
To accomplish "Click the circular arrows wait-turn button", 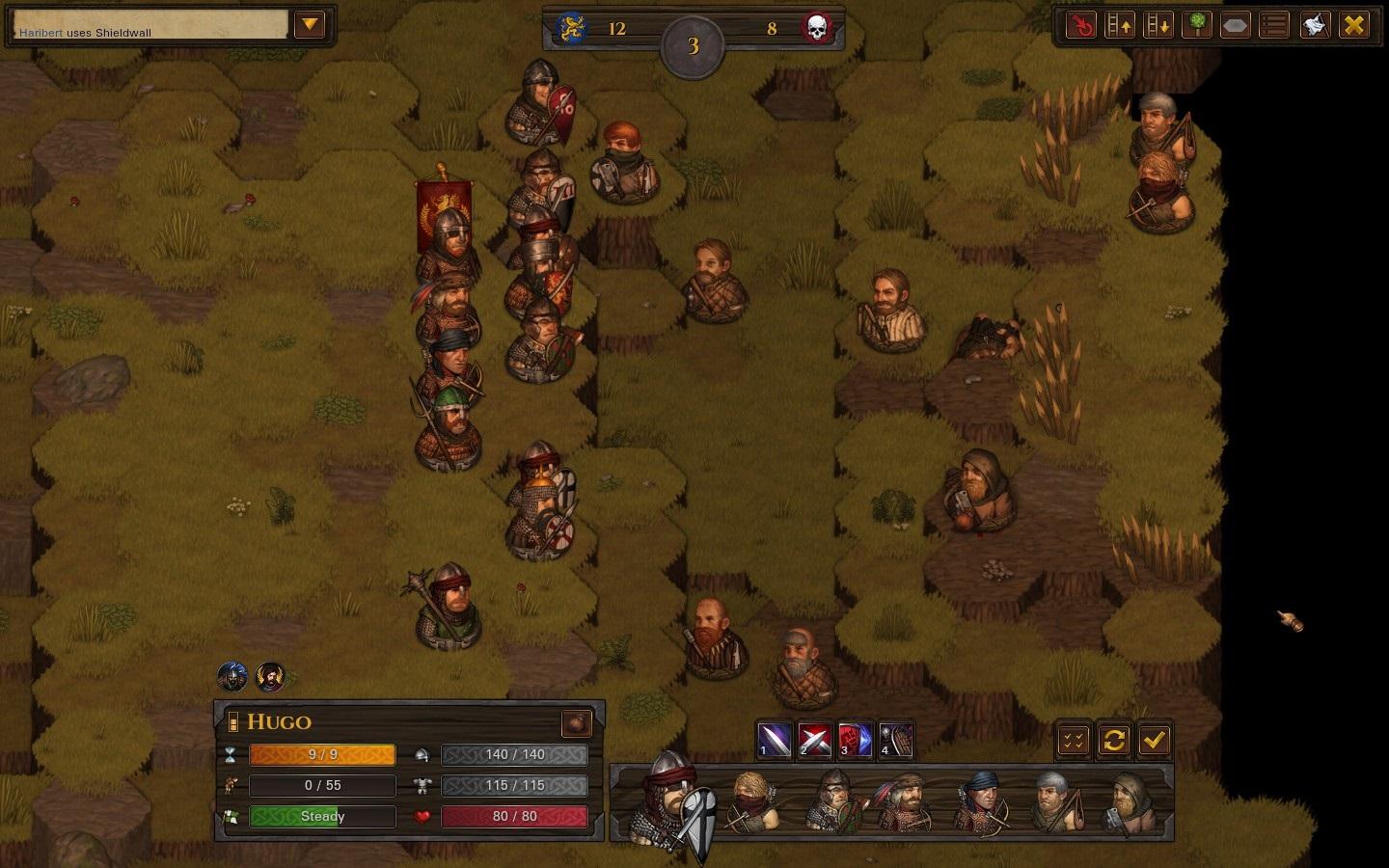I will click(1113, 740).
